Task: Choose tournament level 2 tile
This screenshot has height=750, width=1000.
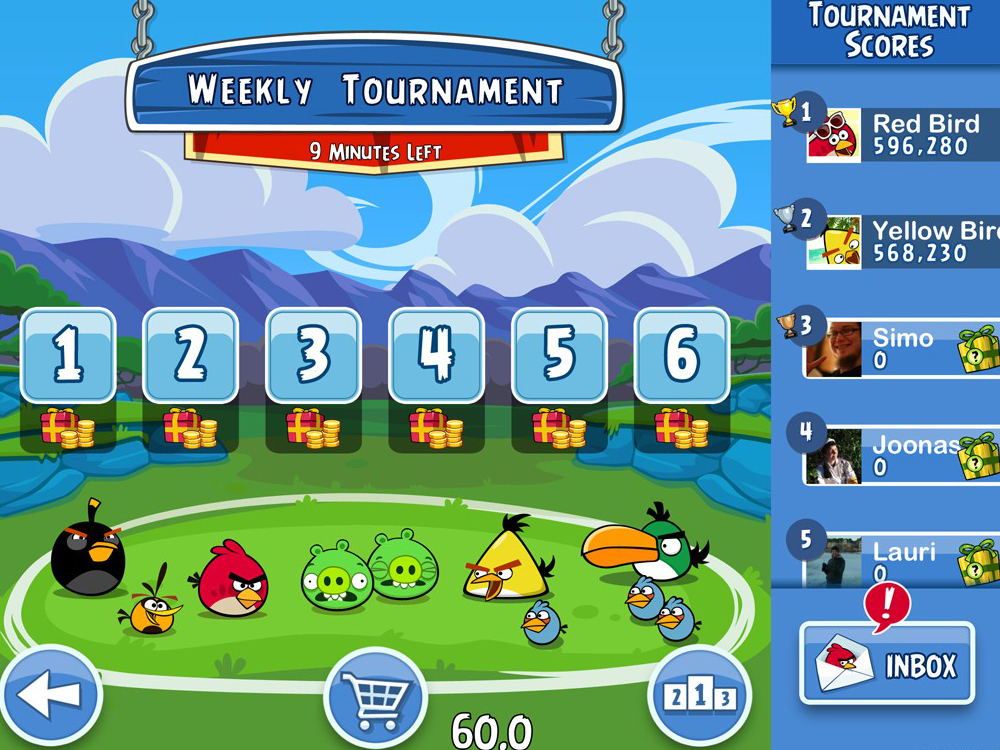Action: click(191, 356)
